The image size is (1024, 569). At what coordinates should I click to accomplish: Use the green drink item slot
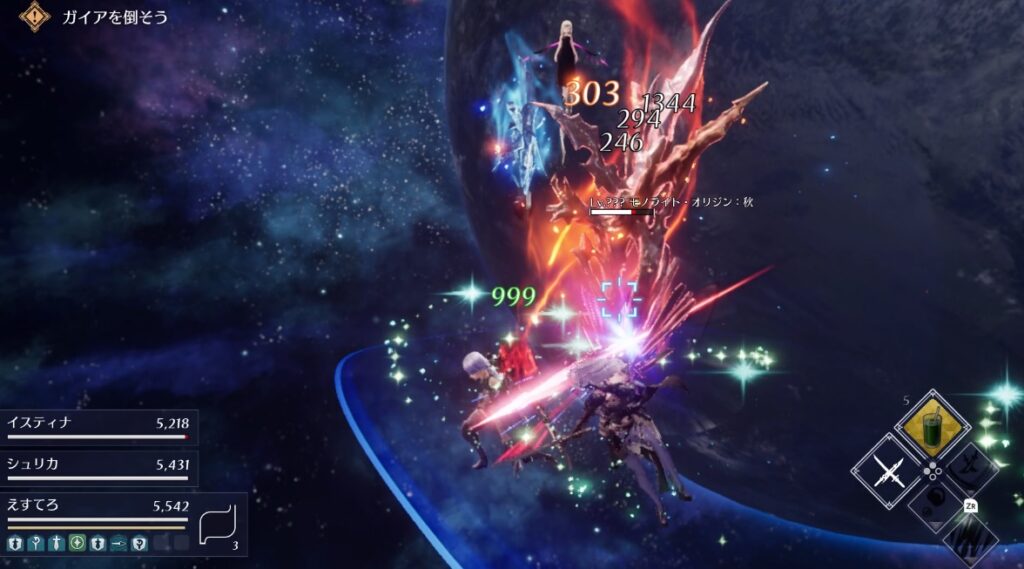932,427
